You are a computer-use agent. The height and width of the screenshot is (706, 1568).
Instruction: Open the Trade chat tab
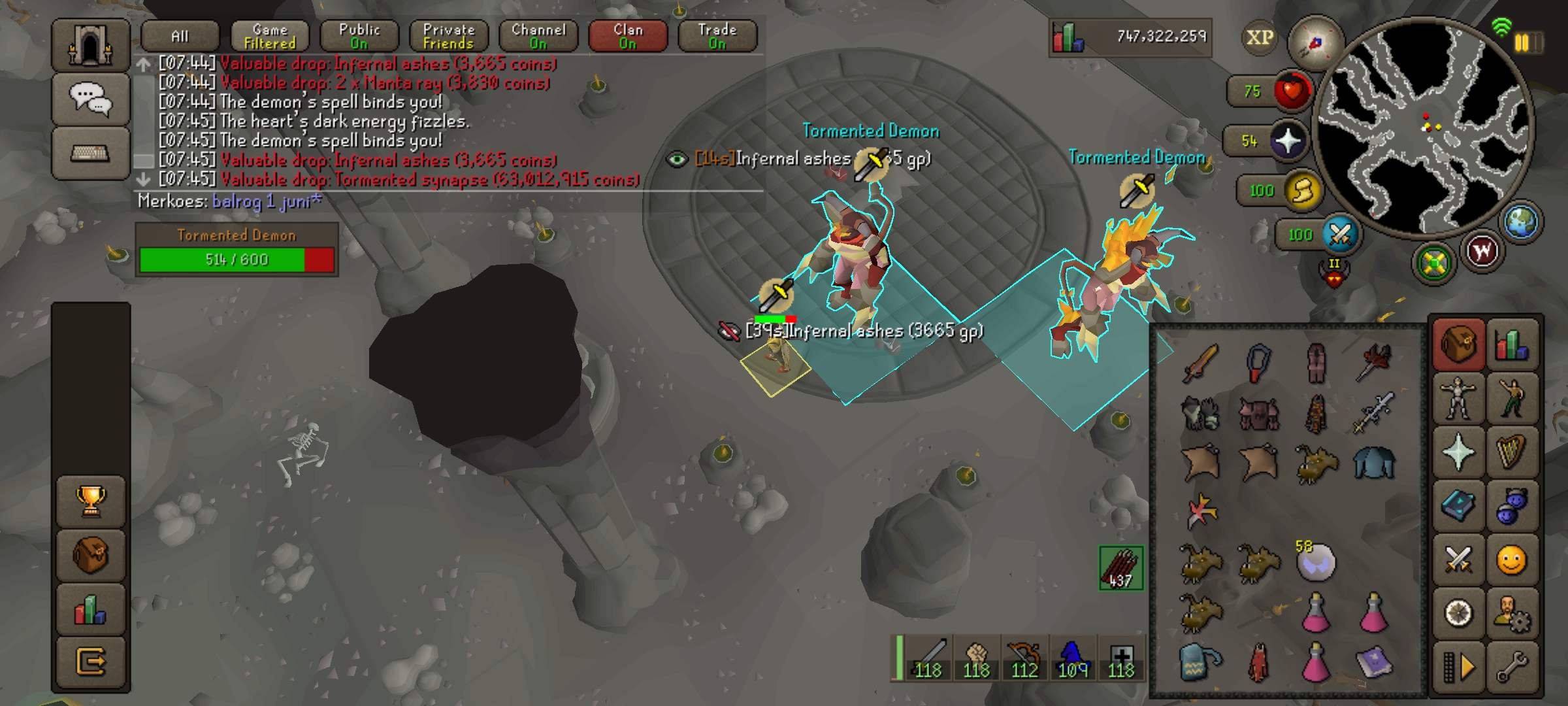point(717,36)
